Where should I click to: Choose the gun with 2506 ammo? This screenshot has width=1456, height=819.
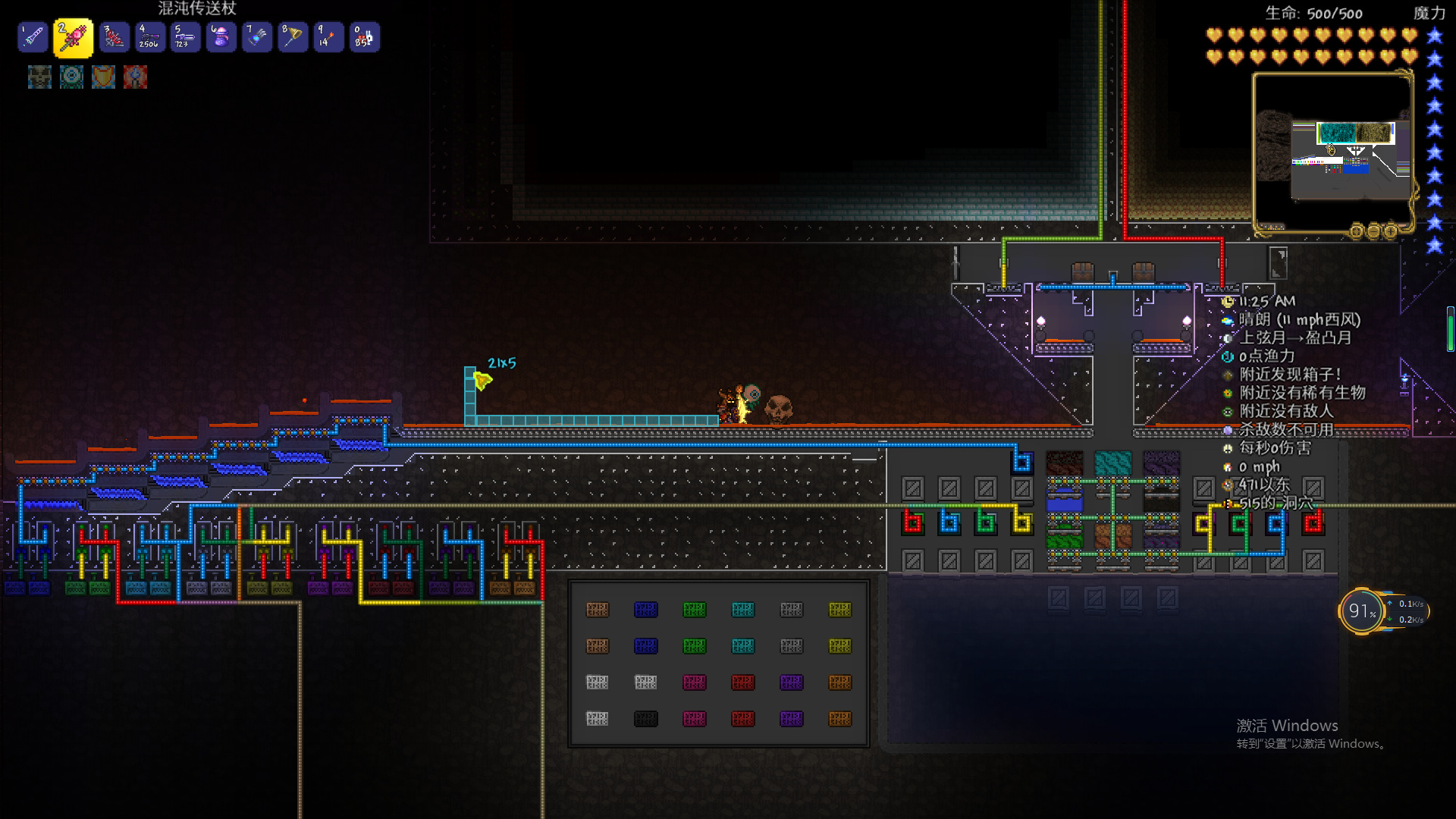(149, 37)
